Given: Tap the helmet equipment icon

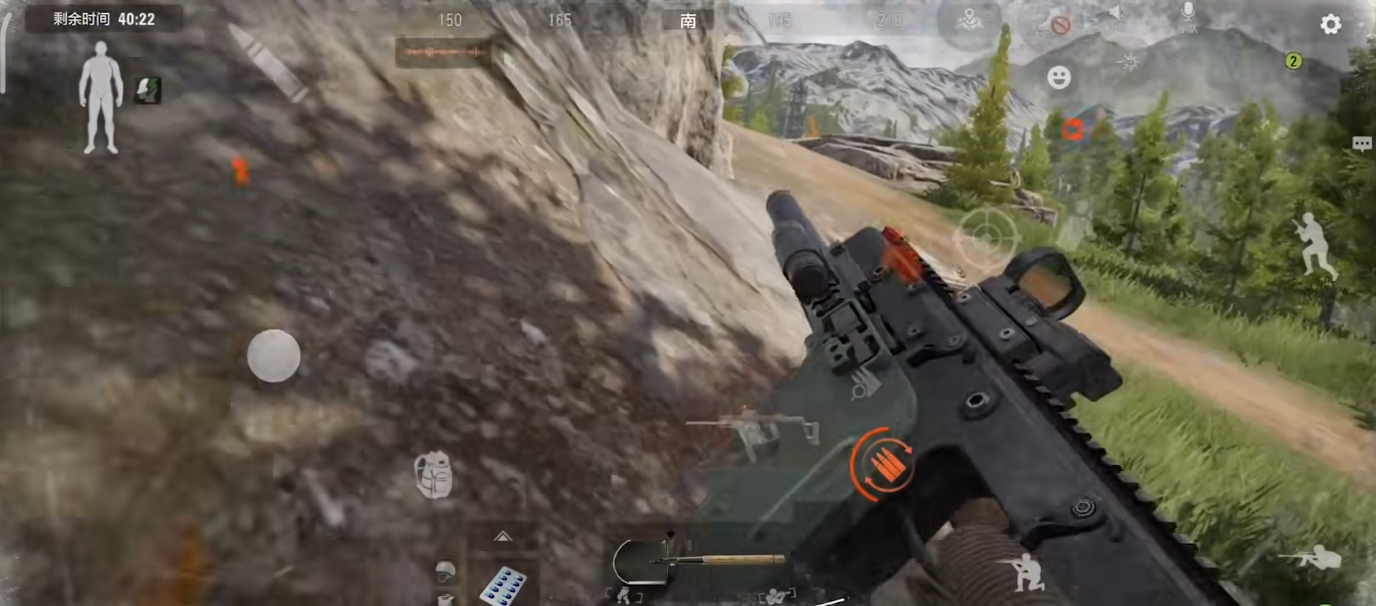Looking at the screenshot, I should [x=446, y=572].
